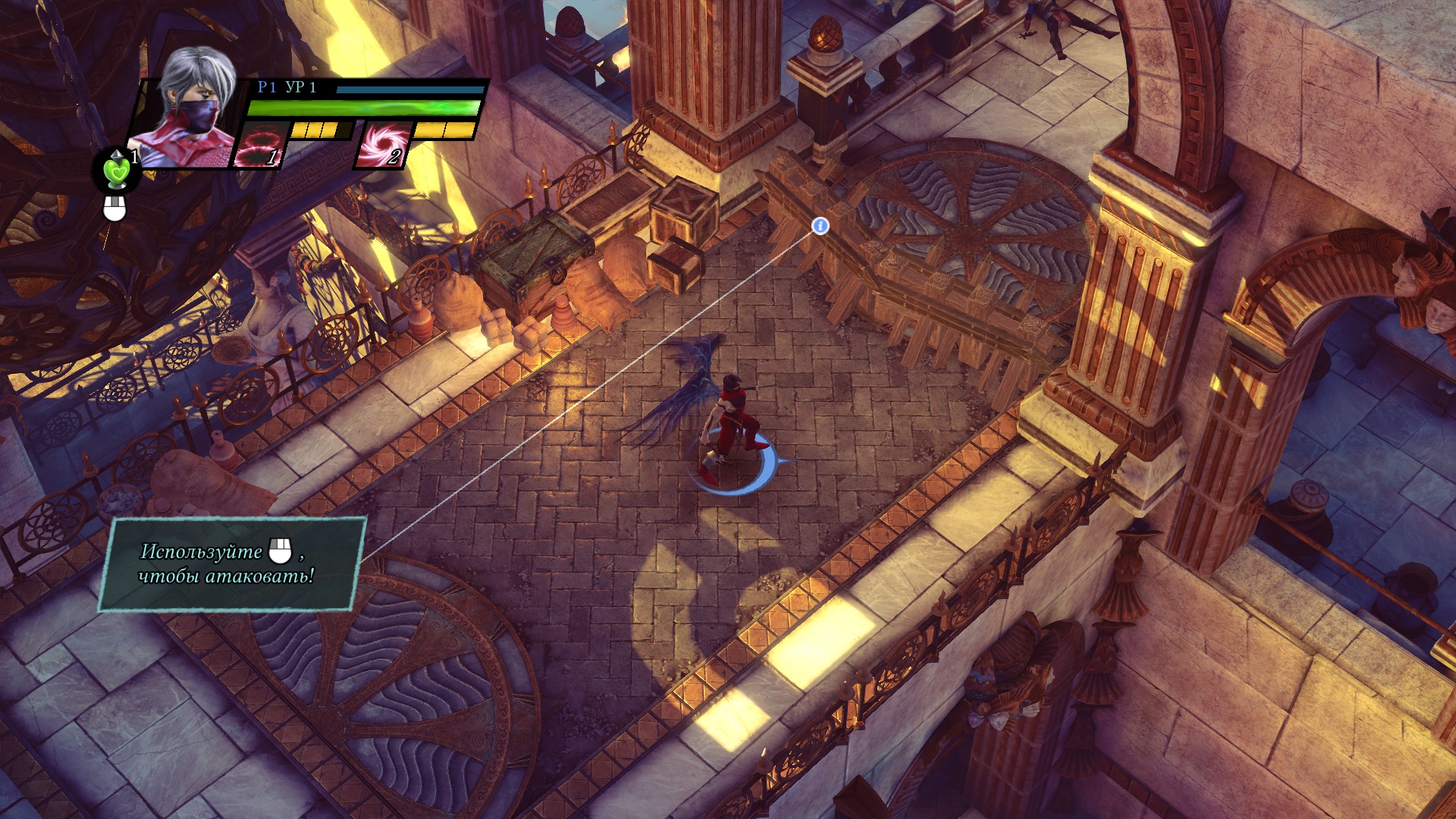Select the blue info marker
1456x819 pixels.
[x=820, y=226]
